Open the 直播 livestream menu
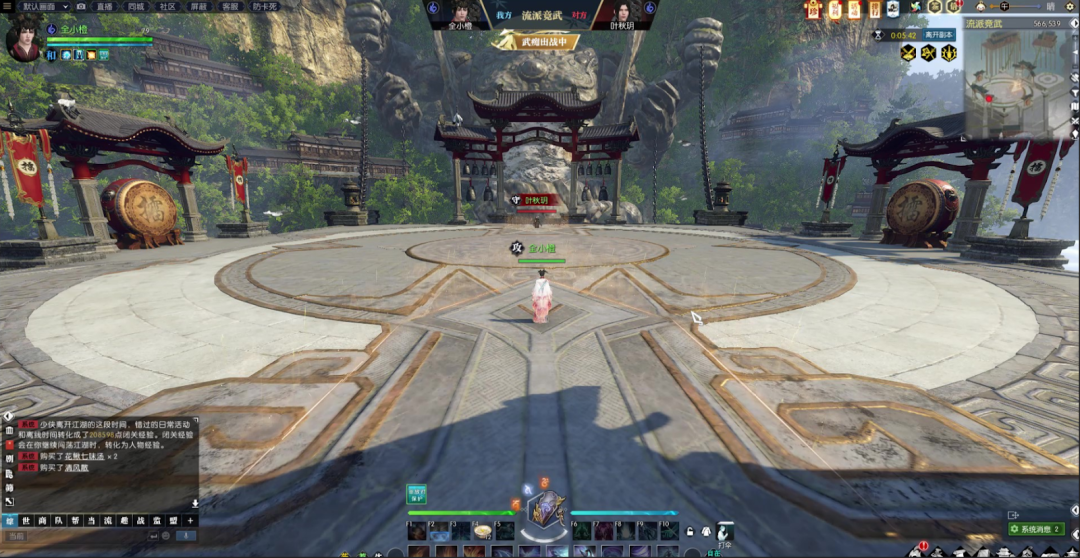The height and width of the screenshot is (558, 1080). click(x=104, y=6)
